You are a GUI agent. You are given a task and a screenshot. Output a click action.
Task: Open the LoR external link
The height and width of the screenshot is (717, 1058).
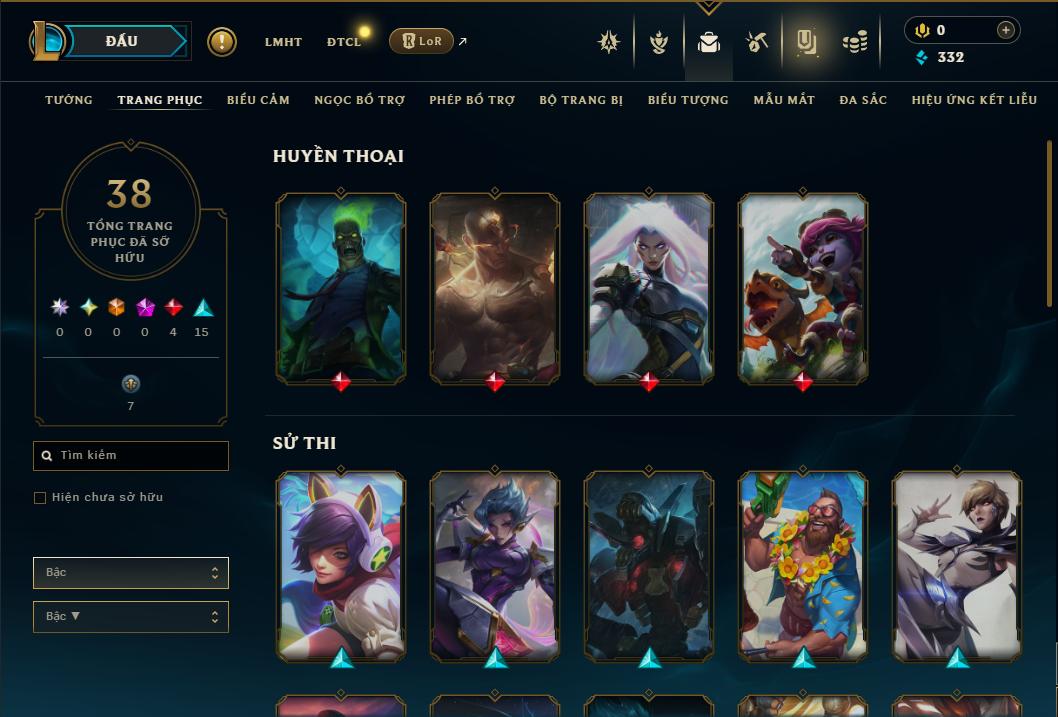coord(427,41)
